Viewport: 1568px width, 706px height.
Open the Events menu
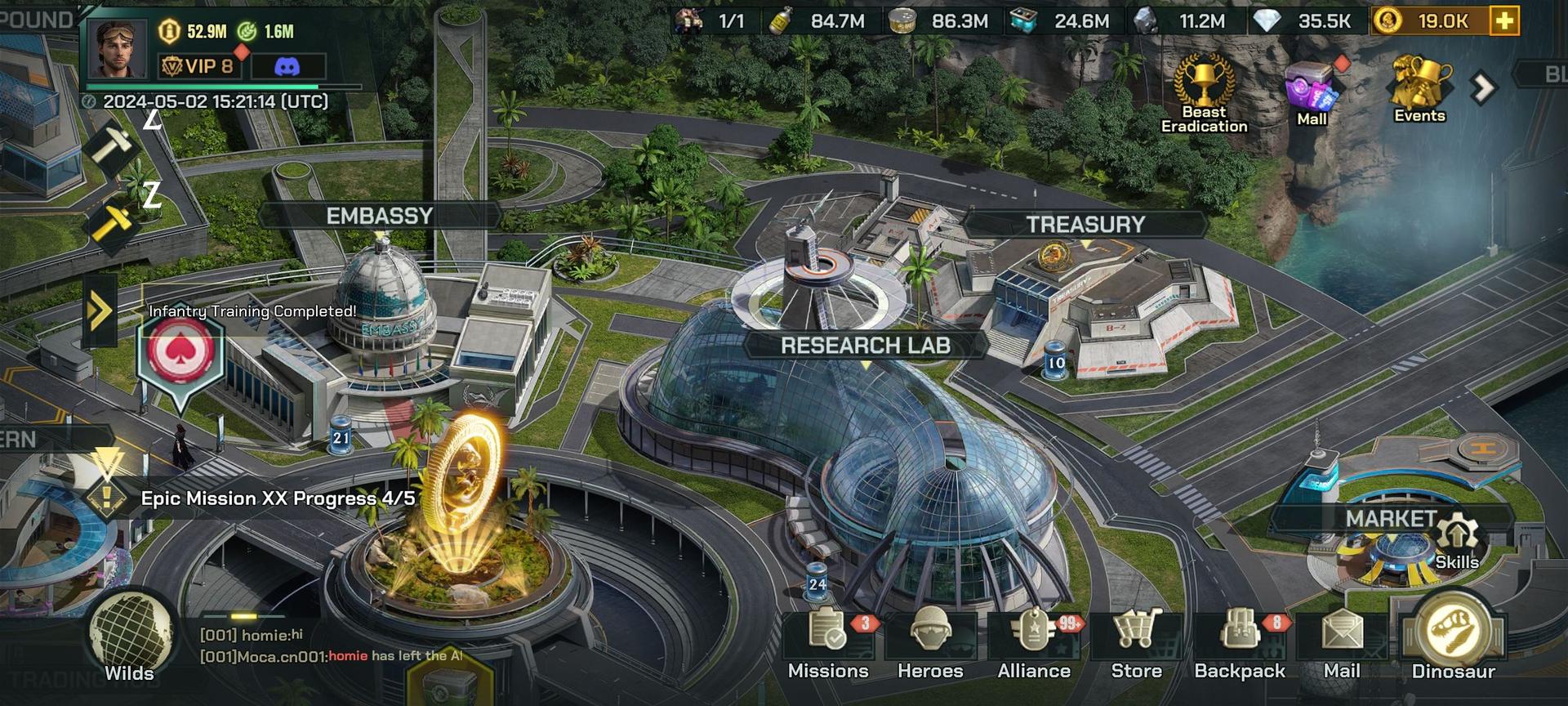(1419, 90)
